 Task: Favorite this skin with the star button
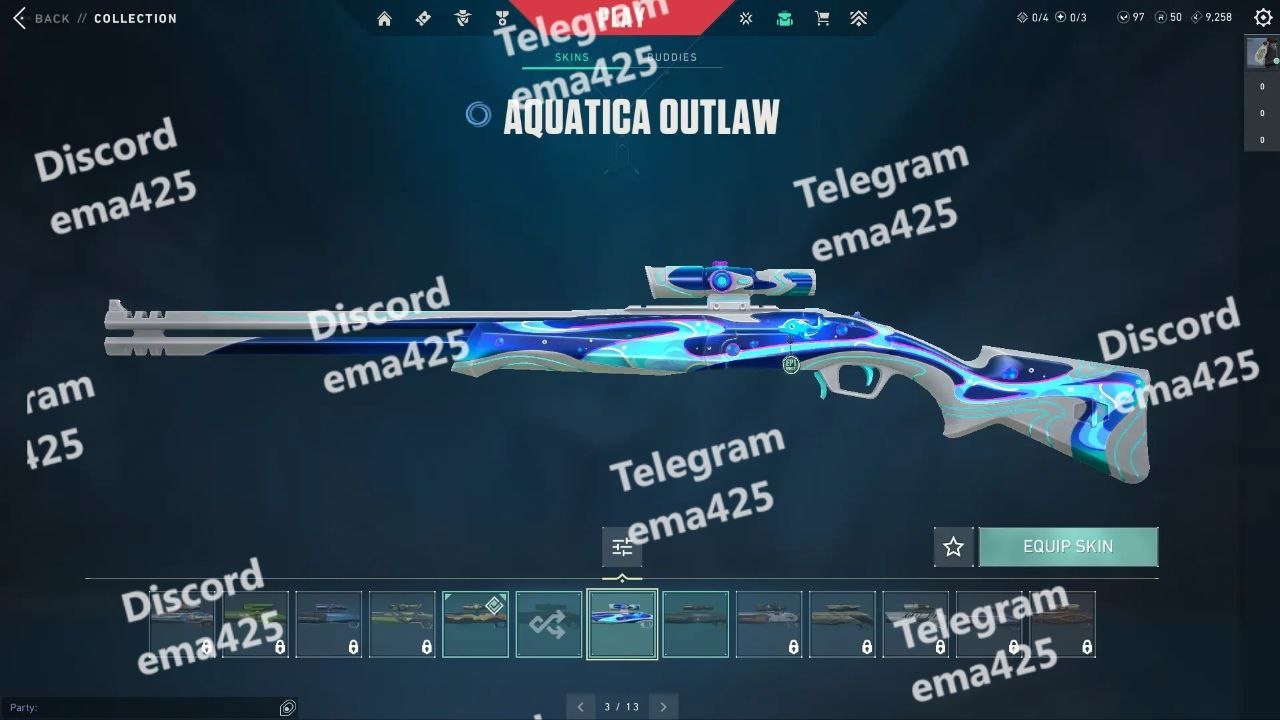[x=953, y=547]
